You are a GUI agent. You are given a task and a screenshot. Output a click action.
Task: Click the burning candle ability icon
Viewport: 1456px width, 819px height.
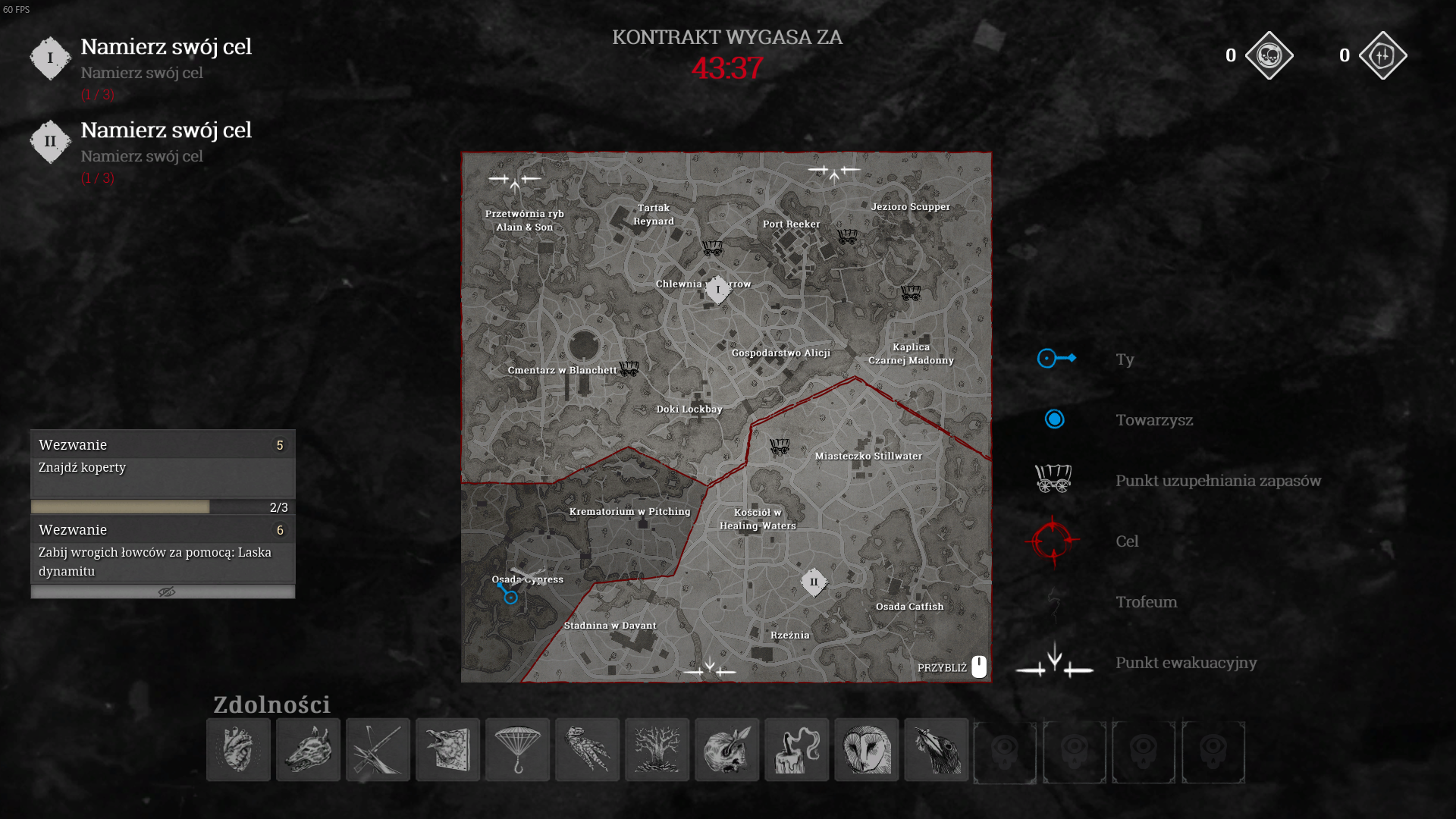[796, 750]
